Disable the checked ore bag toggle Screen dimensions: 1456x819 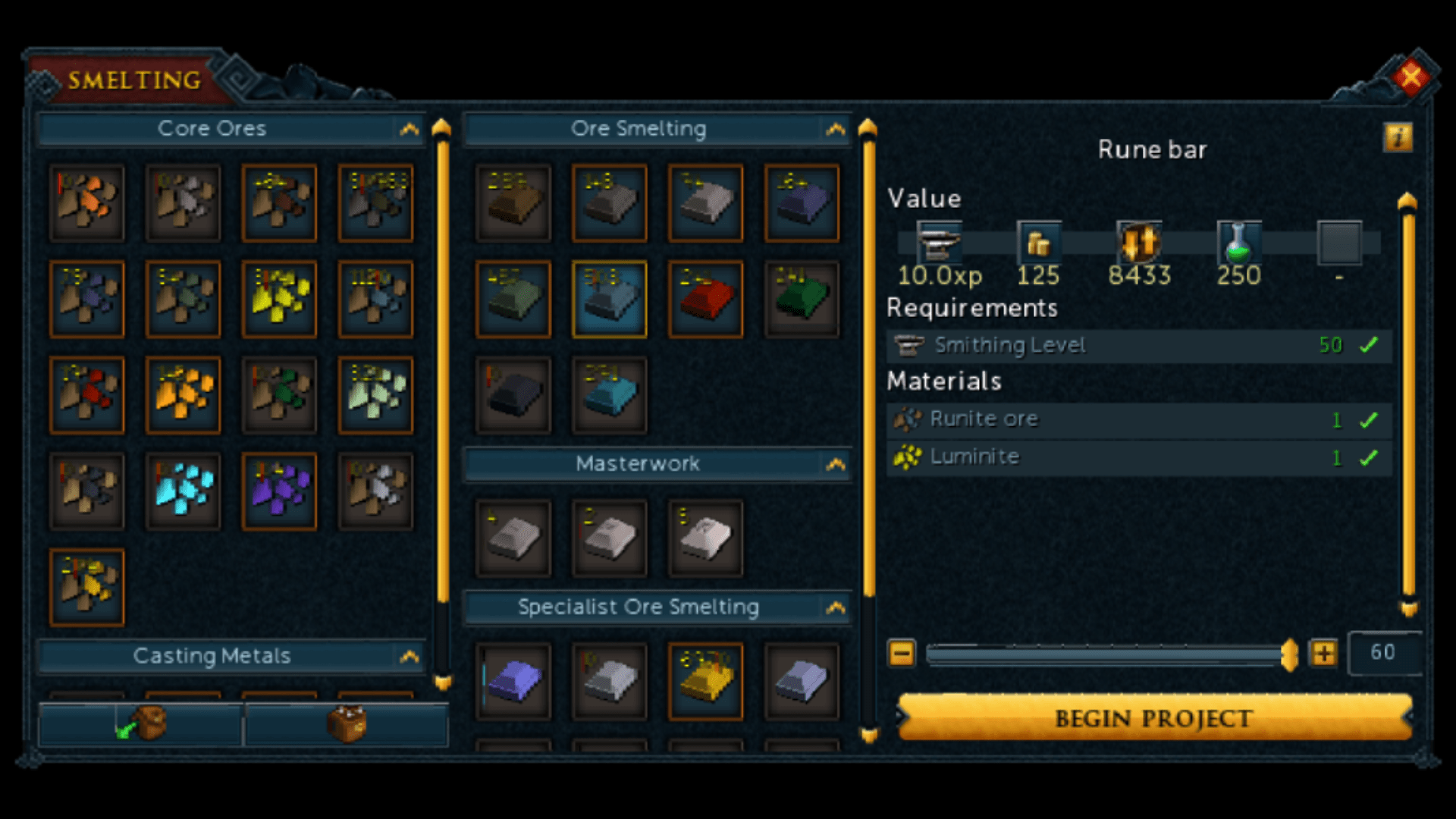[140, 723]
